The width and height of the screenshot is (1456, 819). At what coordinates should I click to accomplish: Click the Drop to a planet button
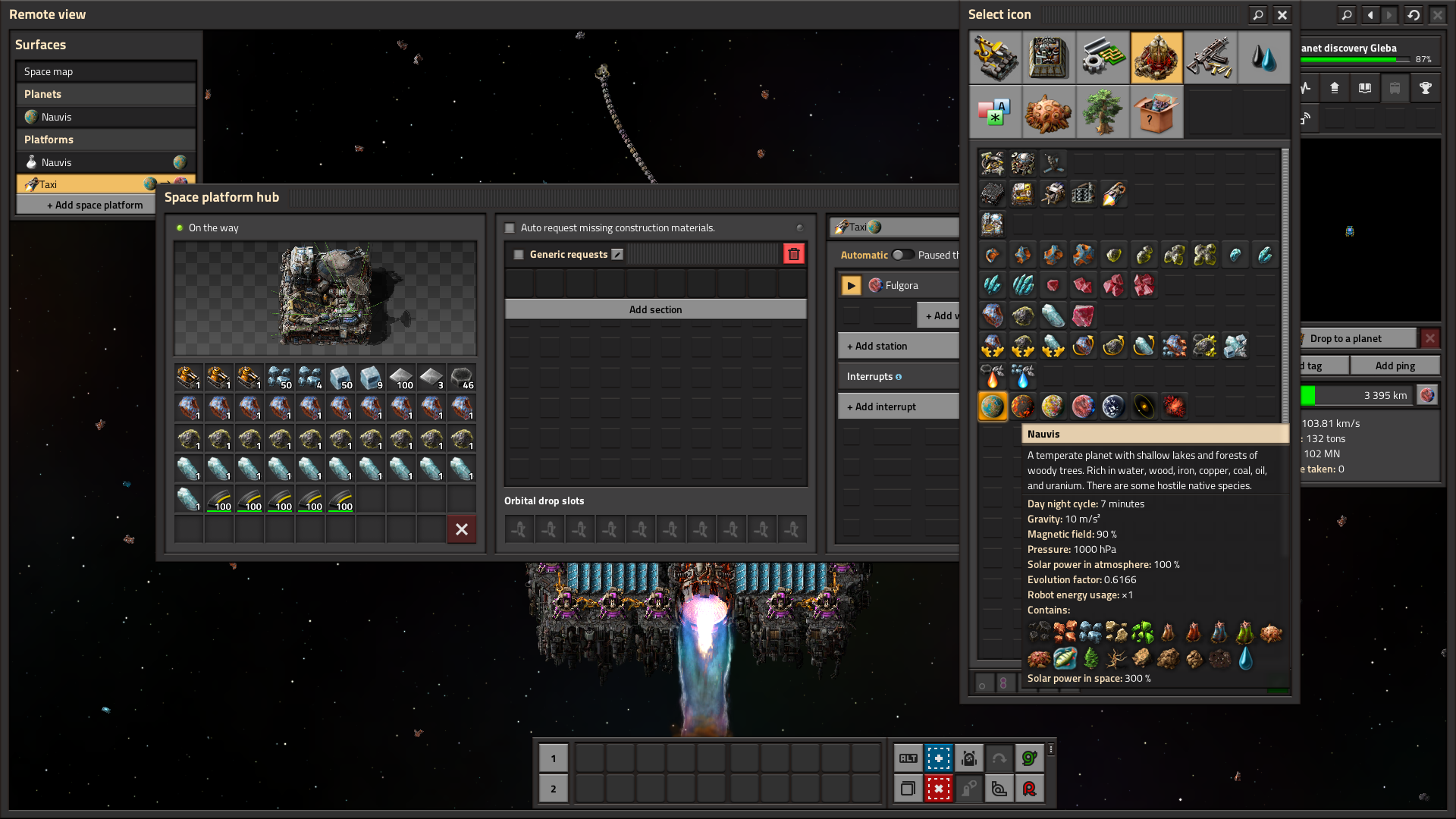[x=1356, y=338]
